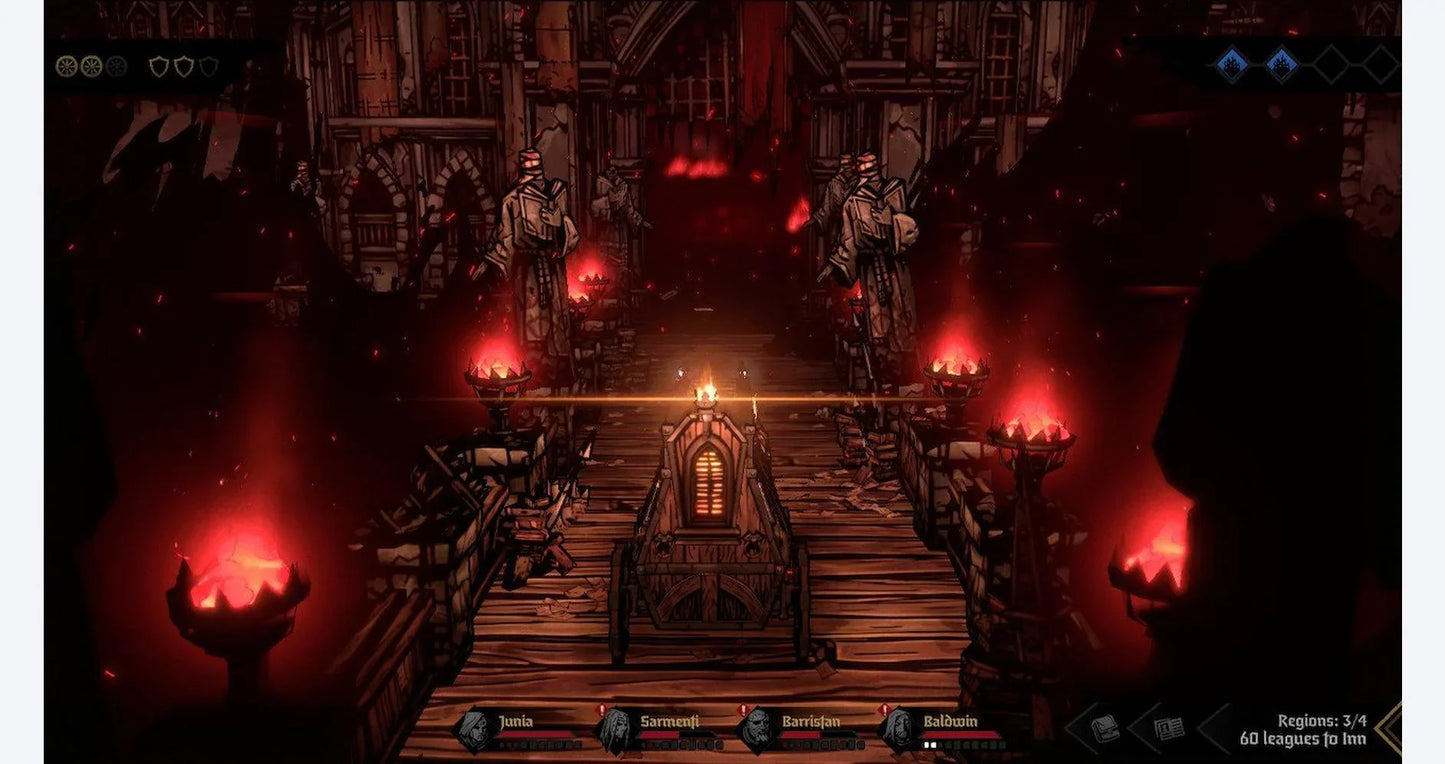Click the second blue region diamond icon
The image size is (1445, 764).
tap(1281, 64)
